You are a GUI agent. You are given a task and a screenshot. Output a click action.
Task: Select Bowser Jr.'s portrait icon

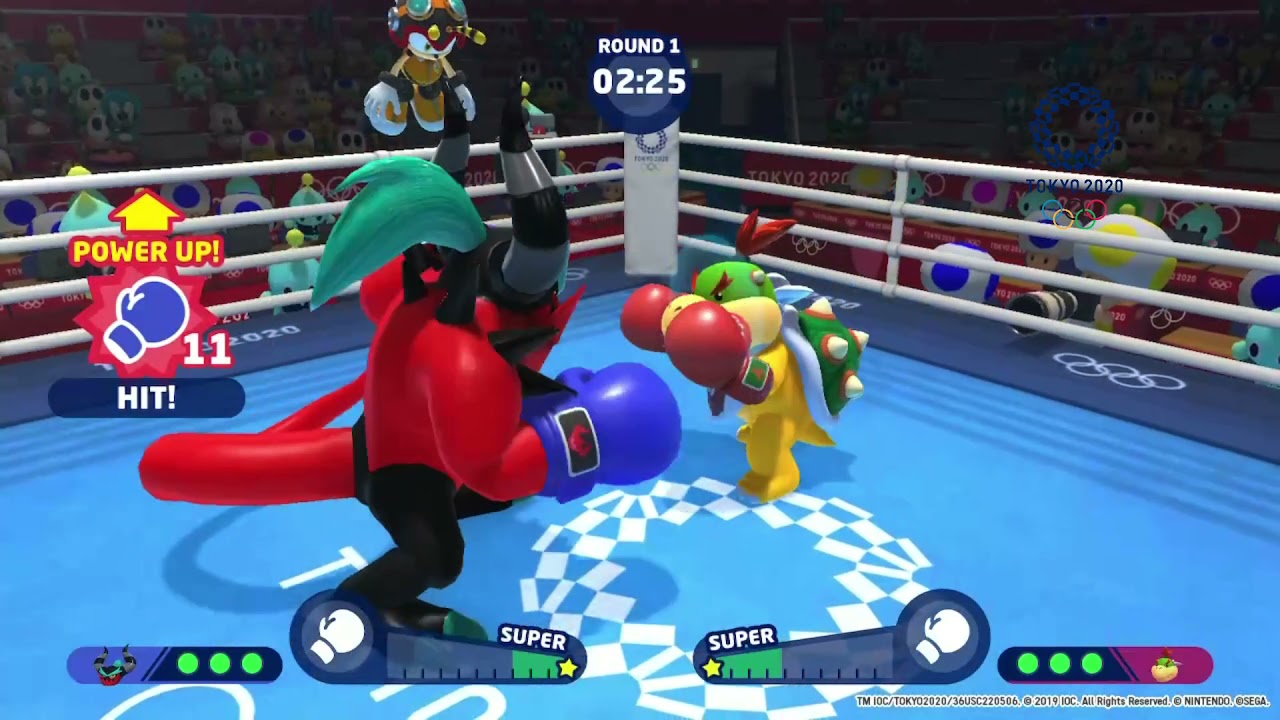(1165, 664)
